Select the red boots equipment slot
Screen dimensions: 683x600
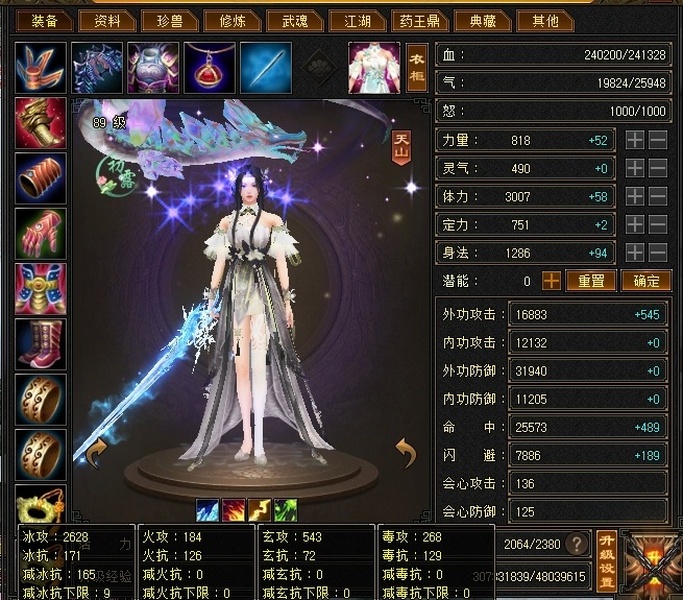click(41, 344)
